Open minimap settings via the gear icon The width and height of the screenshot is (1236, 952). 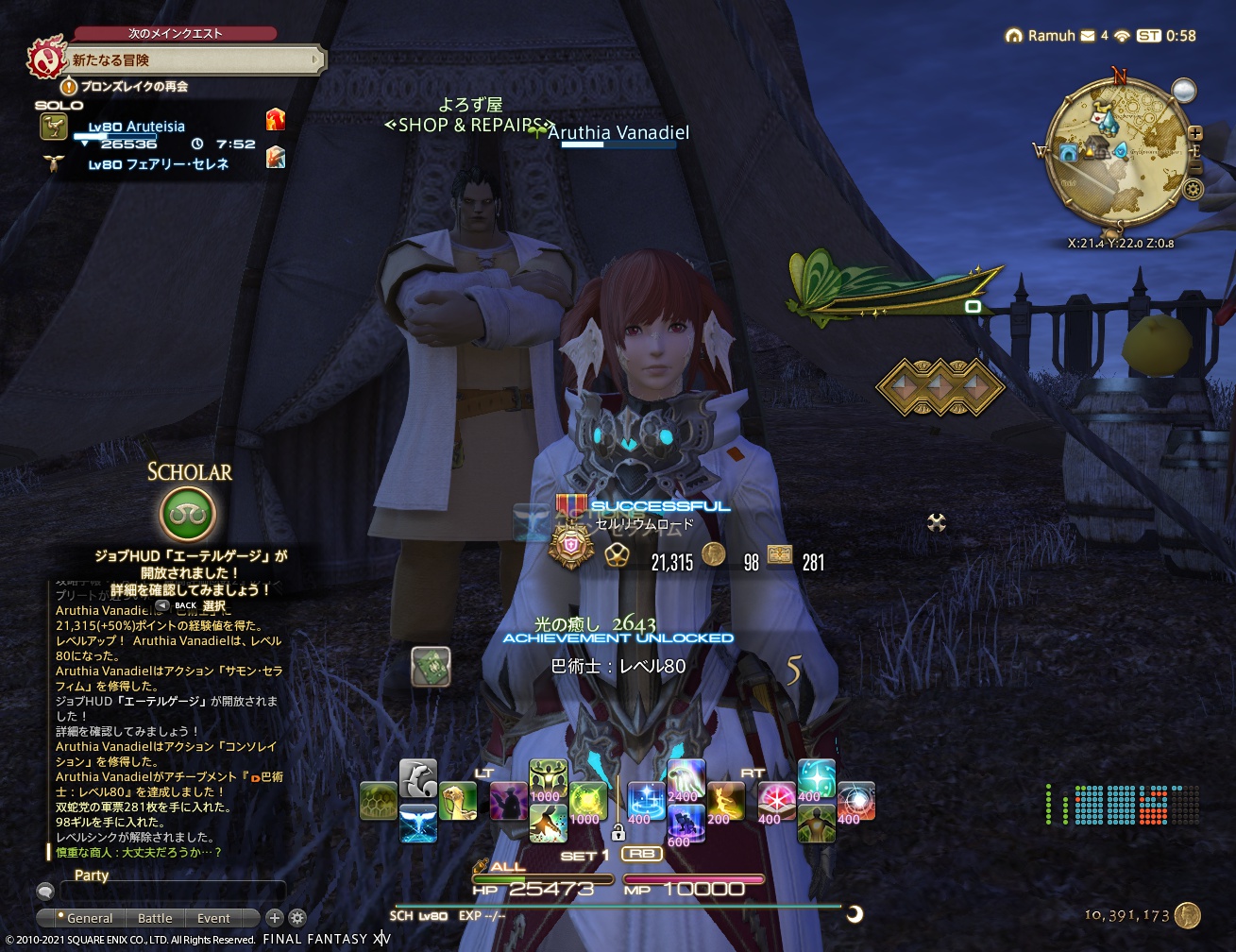[x=1194, y=189]
